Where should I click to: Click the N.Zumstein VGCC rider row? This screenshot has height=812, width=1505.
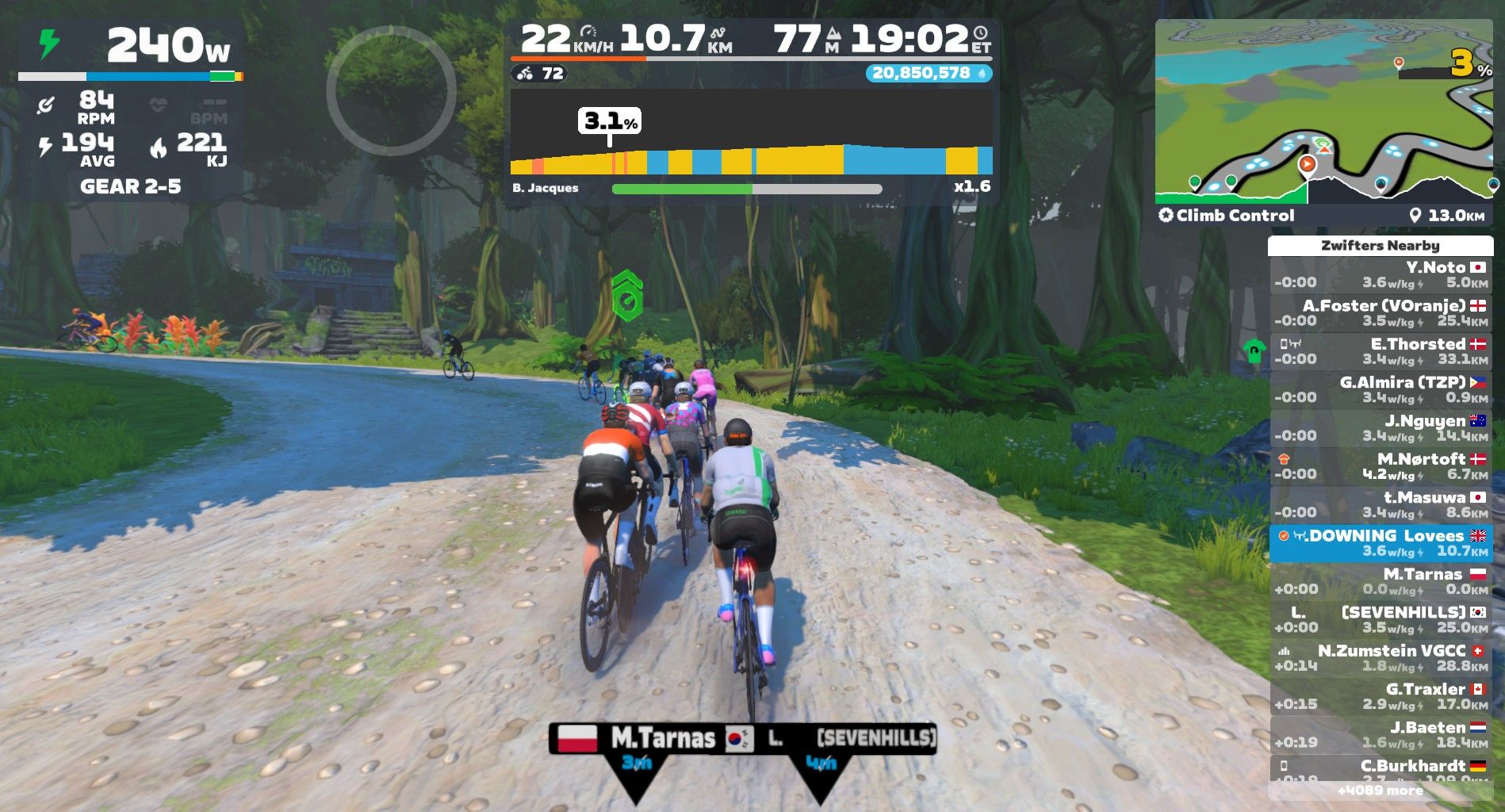click(1380, 658)
